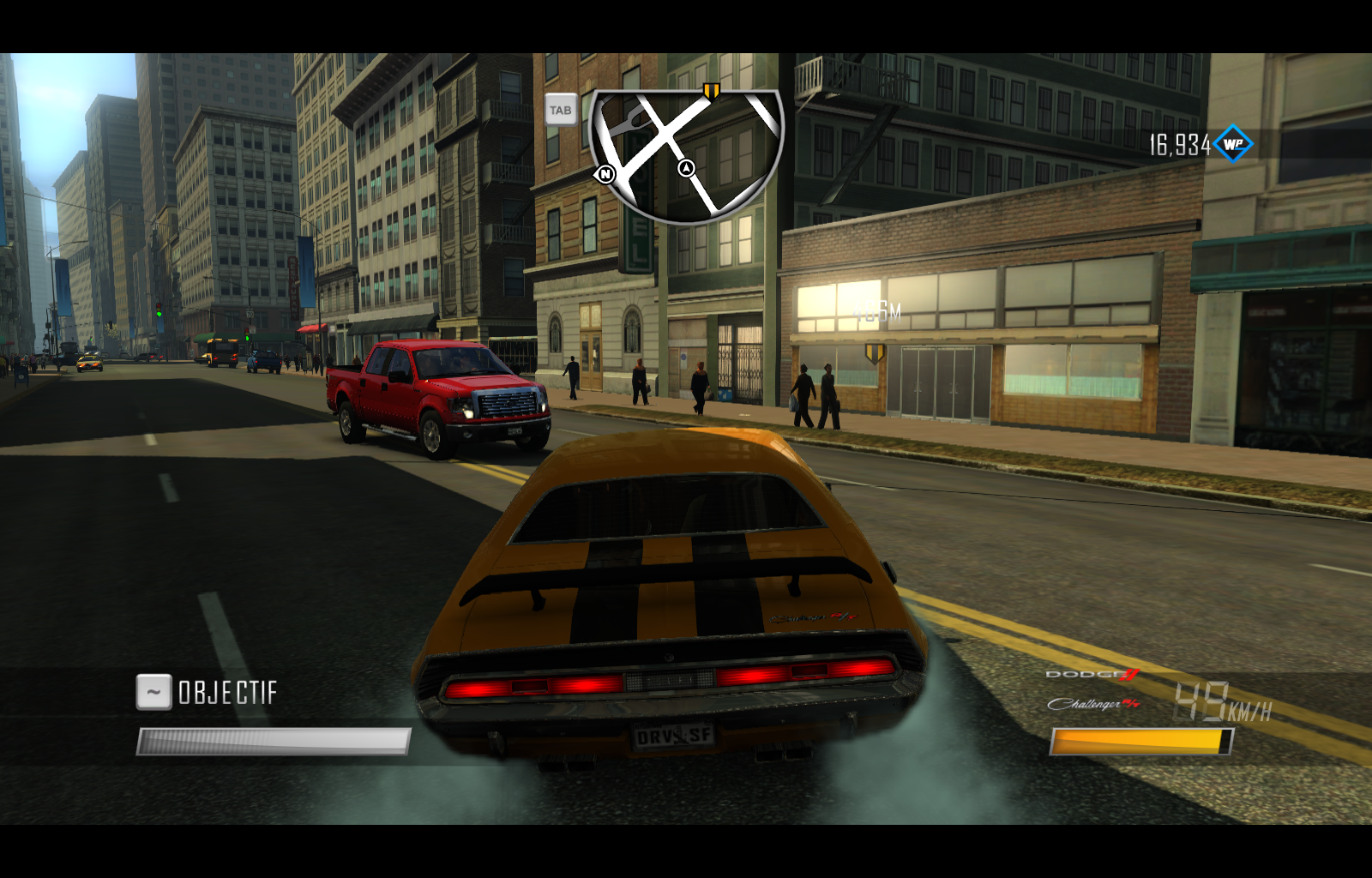Screen dimensions: 1372x878
Task: Select the yellow waypoint pin atop the minimap
Action: point(709,89)
